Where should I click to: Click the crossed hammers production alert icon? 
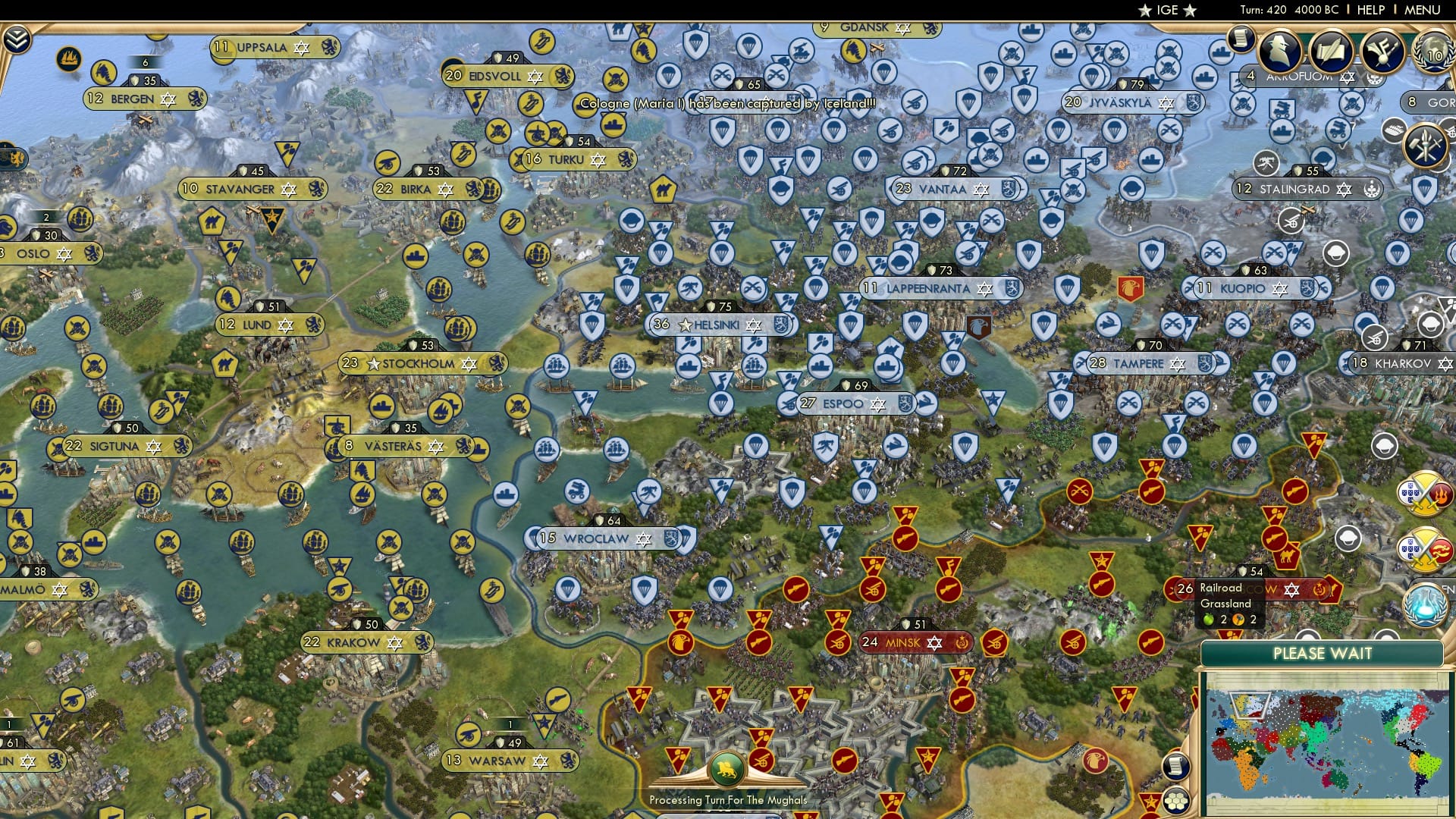coord(1425,144)
